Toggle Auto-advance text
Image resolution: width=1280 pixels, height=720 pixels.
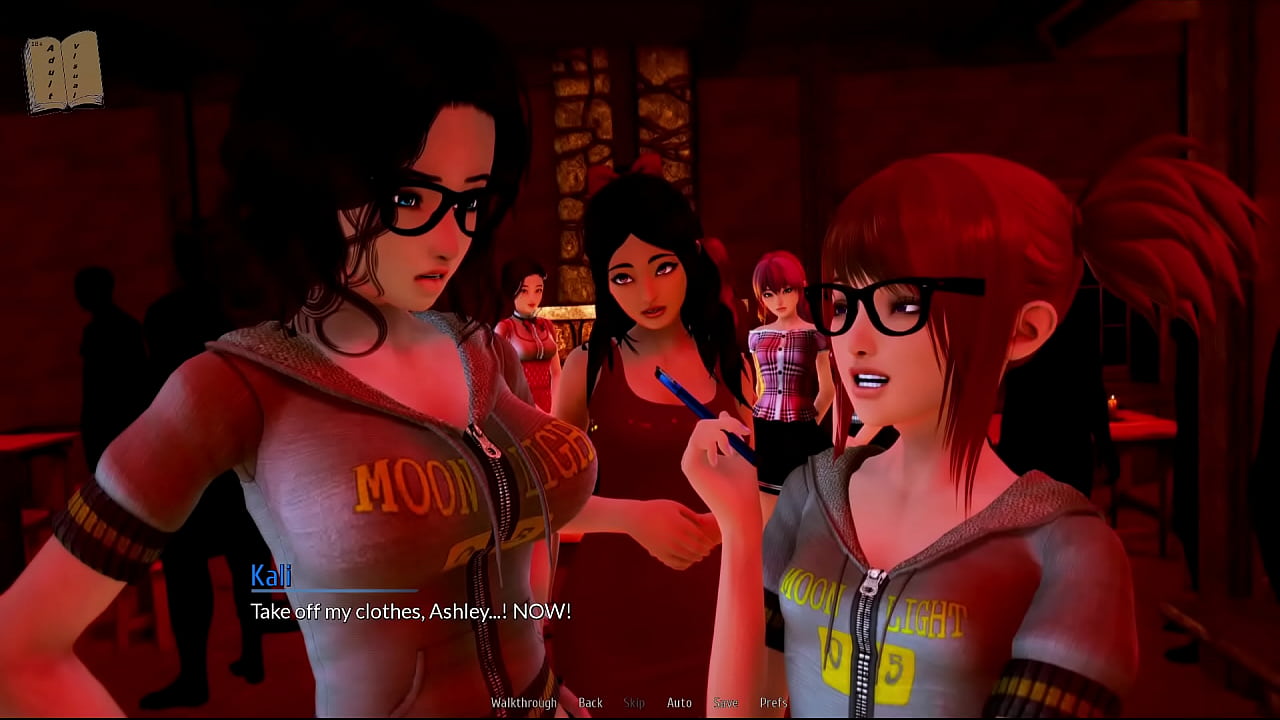click(680, 703)
